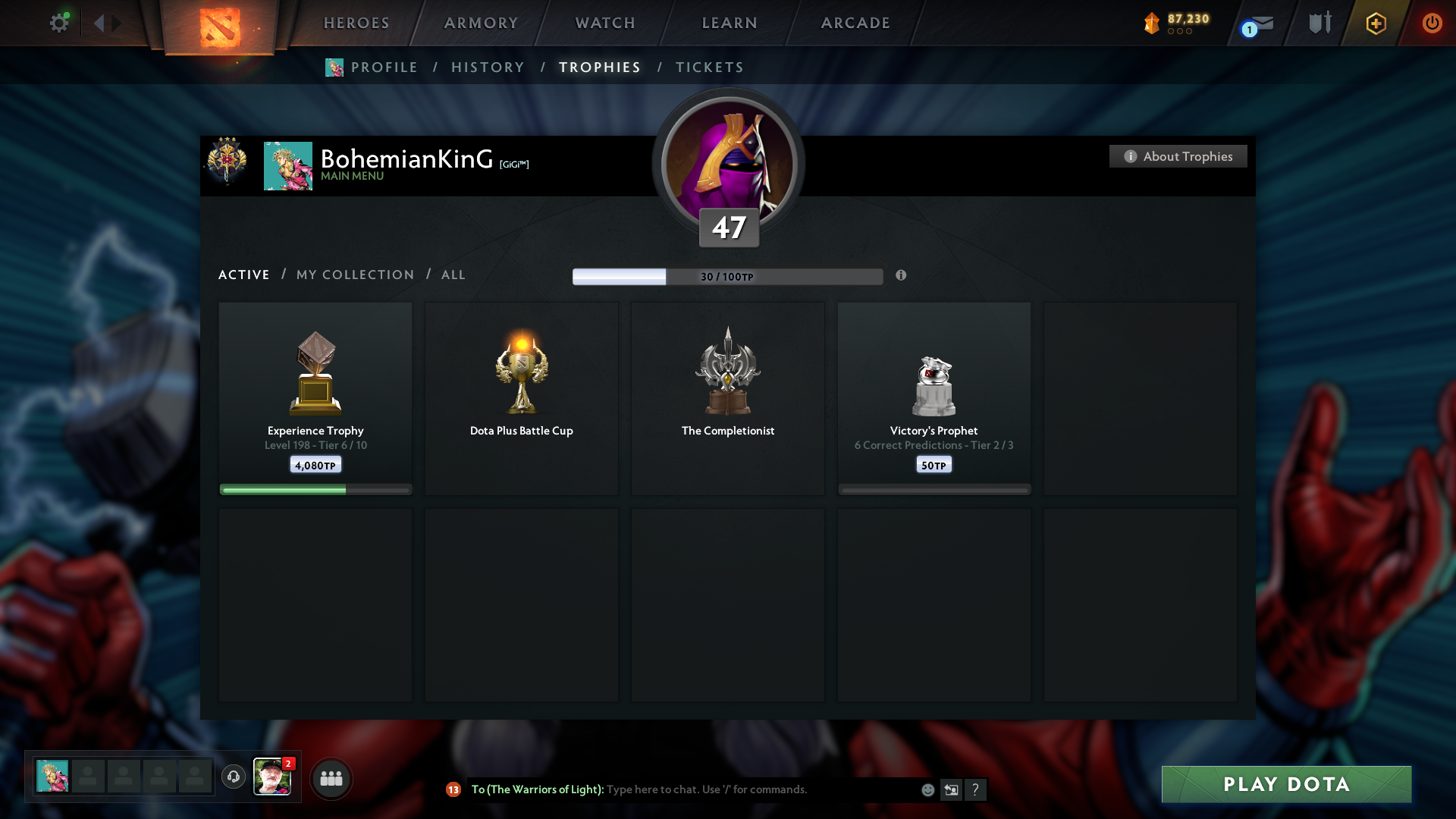Open the Learn section
This screenshot has width=1456, height=819.
pos(730,23)
